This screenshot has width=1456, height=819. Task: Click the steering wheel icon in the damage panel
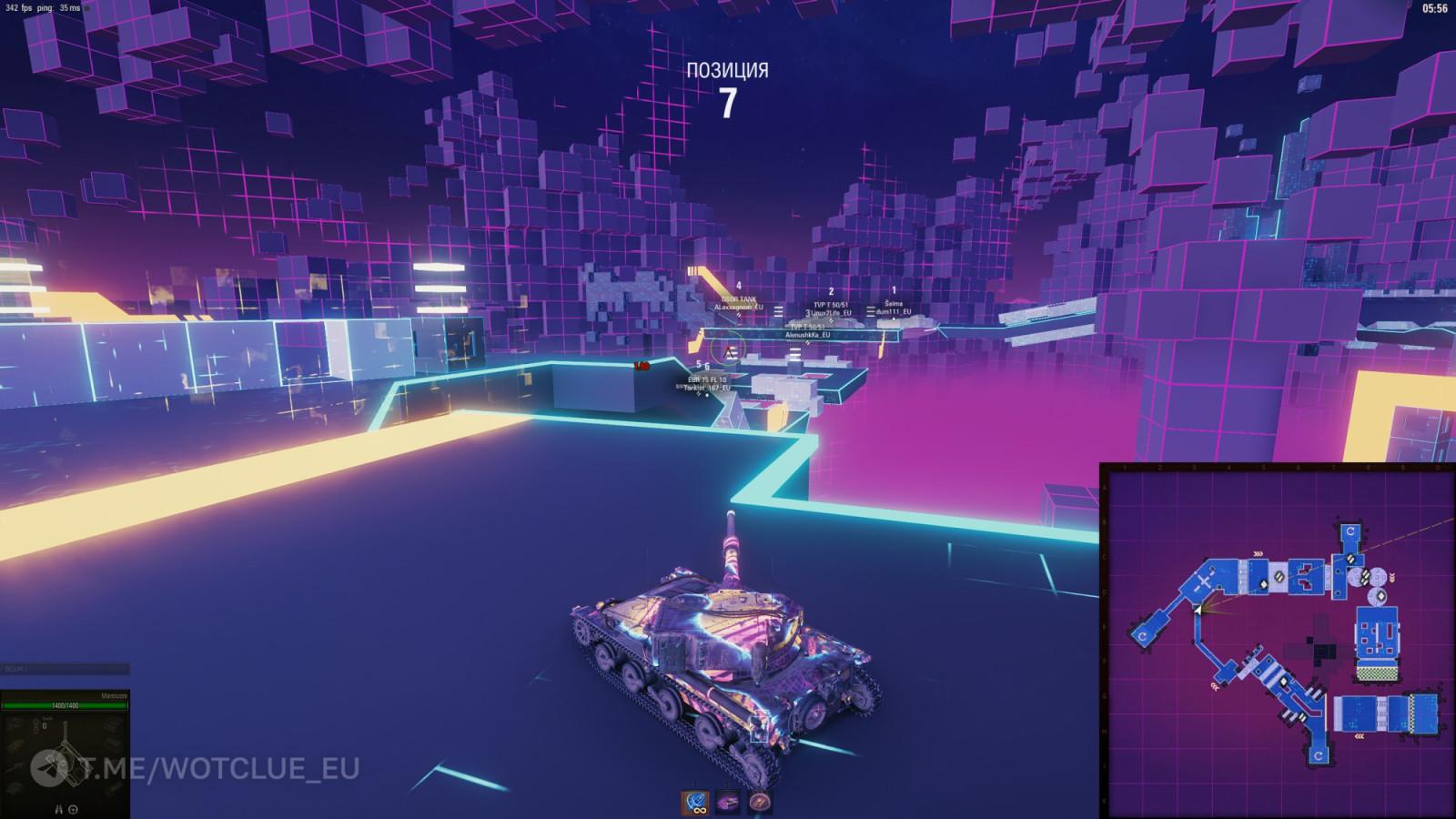tap(73, 808)
